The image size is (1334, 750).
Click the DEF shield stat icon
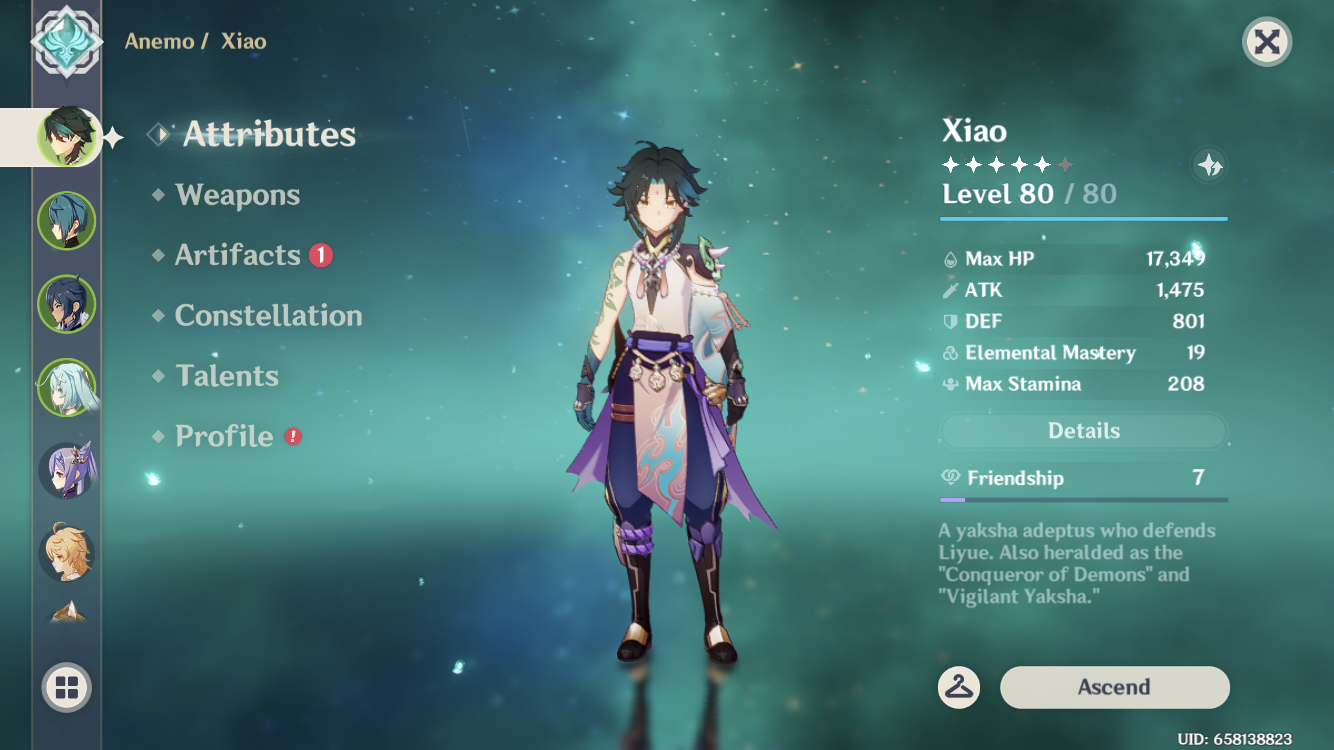(951, 321)
